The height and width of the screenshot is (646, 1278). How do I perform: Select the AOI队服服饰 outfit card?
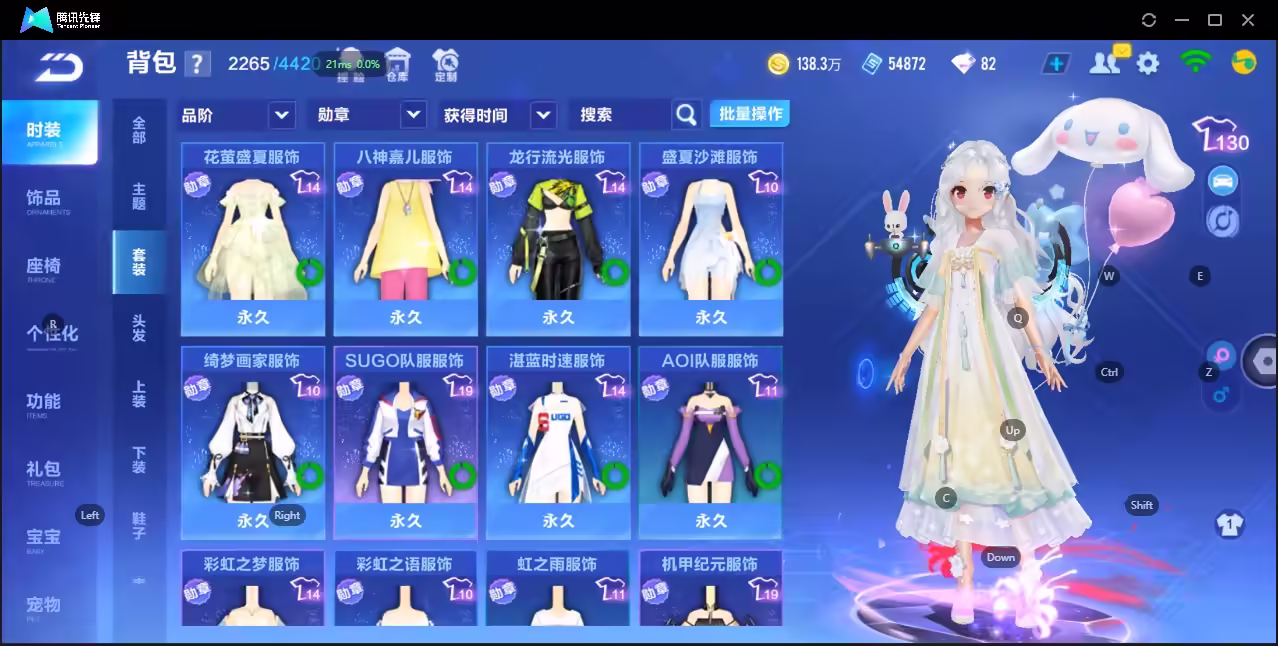click(710, 441)
